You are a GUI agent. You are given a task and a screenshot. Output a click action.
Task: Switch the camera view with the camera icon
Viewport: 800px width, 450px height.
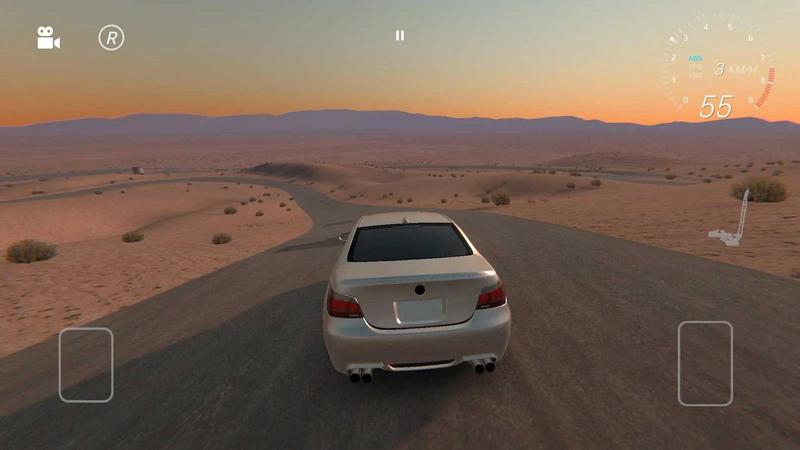[48, 38]
